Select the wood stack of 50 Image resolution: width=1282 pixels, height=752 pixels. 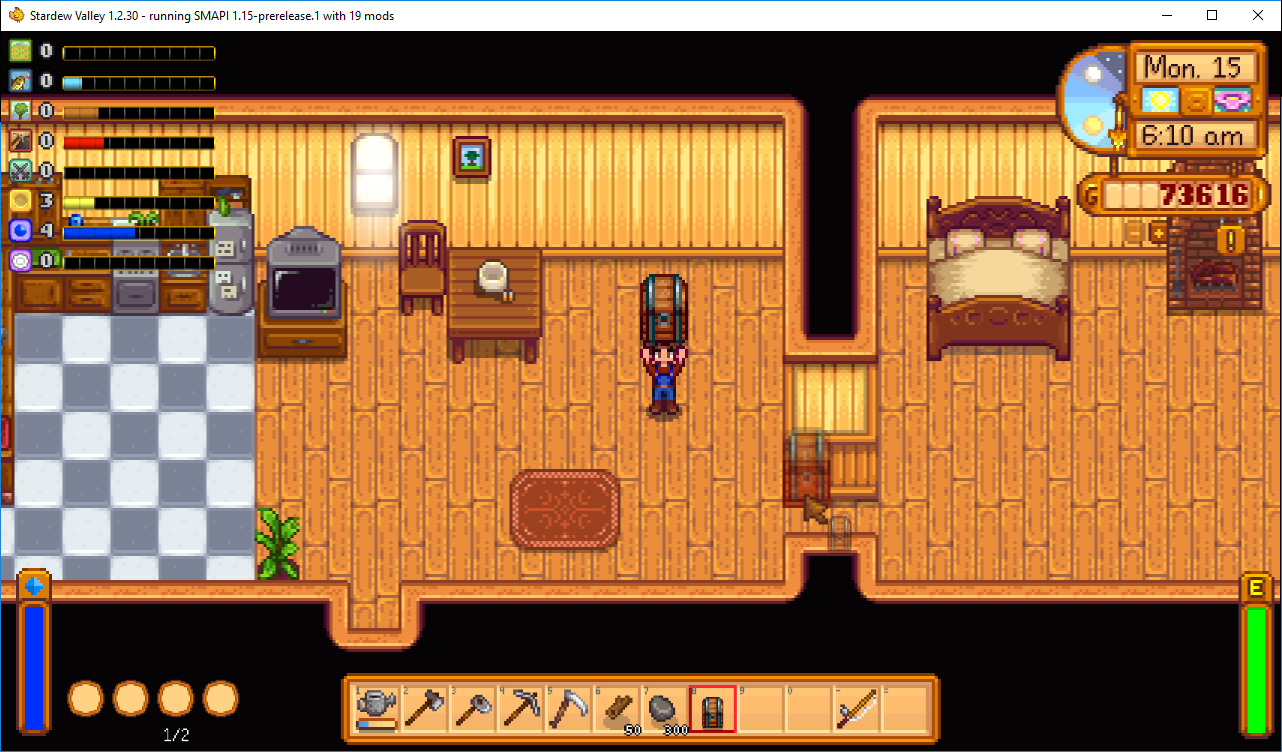[x=617, y=709]
